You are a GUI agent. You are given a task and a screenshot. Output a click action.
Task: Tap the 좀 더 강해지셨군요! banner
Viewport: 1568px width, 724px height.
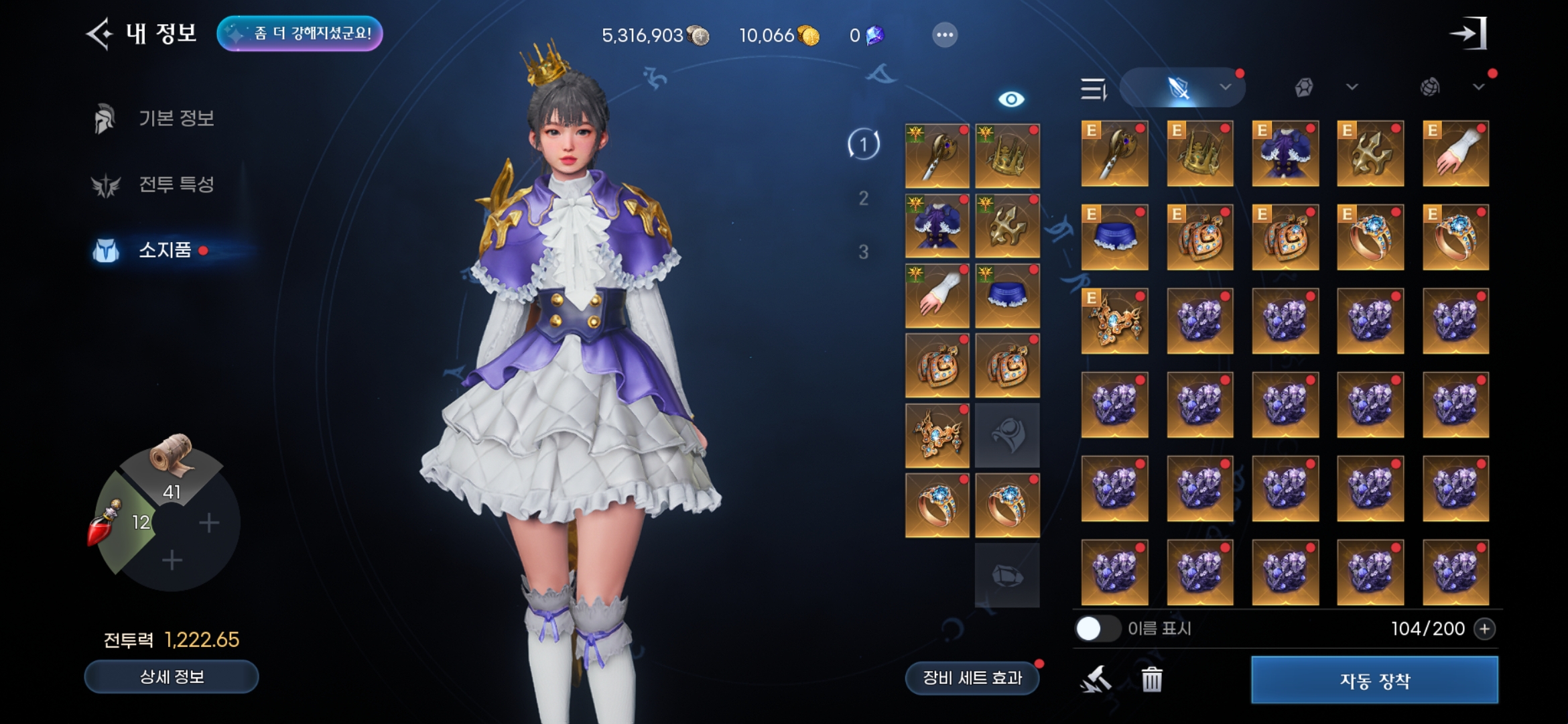[300, 34]
